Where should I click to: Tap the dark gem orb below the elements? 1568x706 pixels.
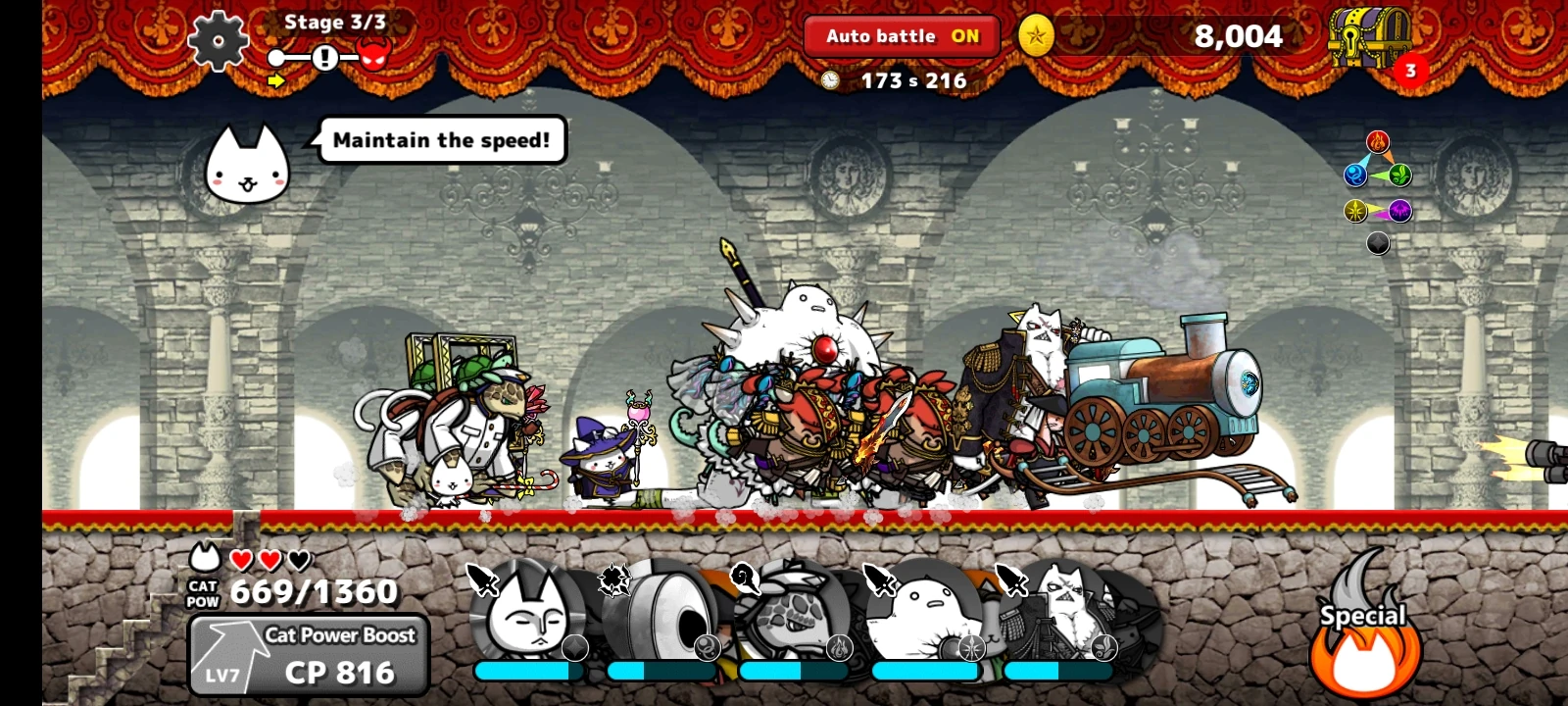1377,242
